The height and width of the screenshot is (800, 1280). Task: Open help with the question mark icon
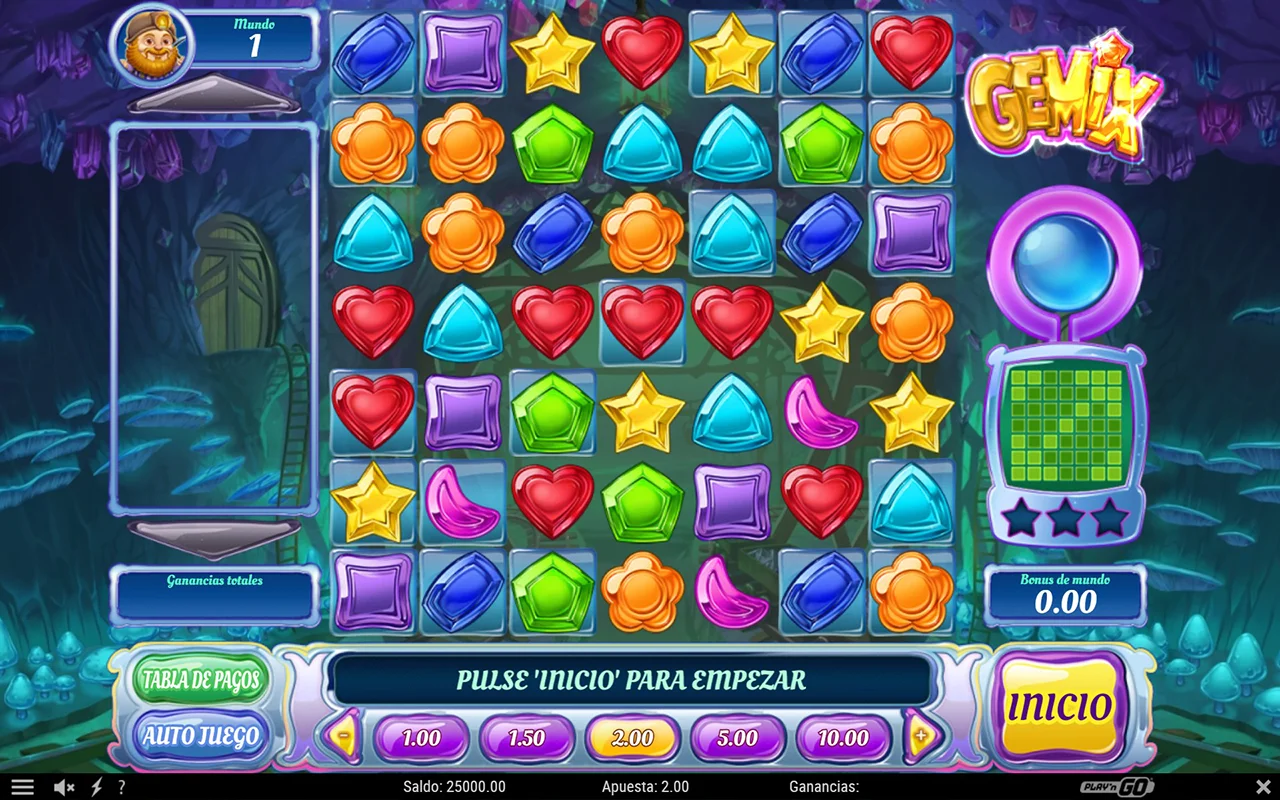pos(122,787)
